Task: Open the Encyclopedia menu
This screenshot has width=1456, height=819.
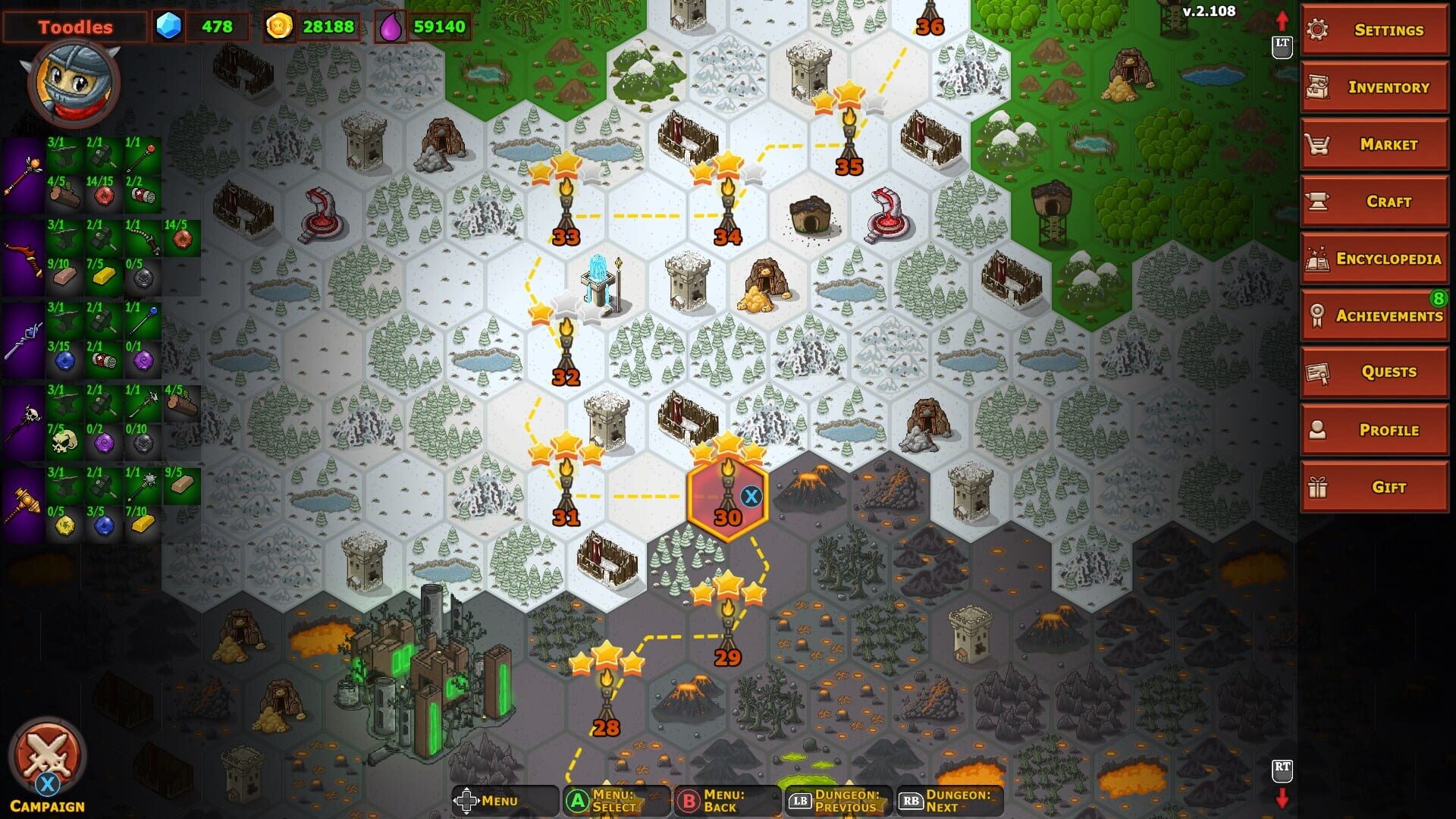Action: click(1373, 259)
